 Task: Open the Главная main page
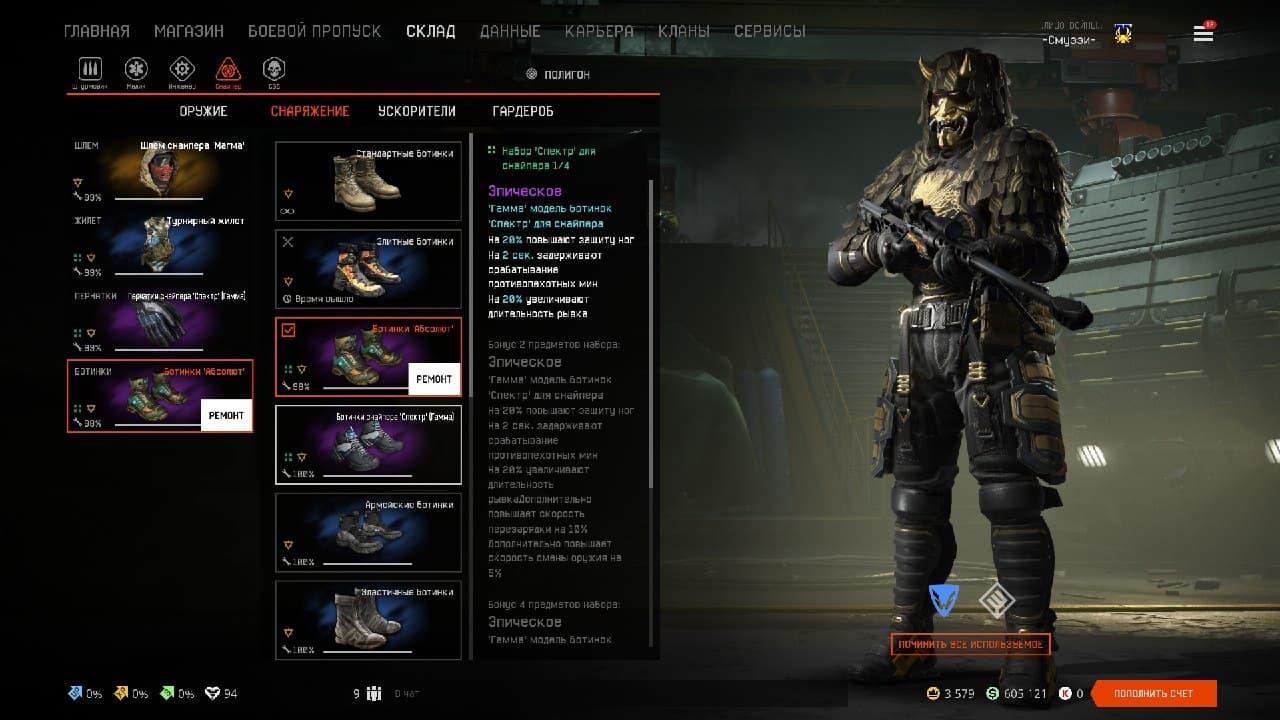pos(97,31)
